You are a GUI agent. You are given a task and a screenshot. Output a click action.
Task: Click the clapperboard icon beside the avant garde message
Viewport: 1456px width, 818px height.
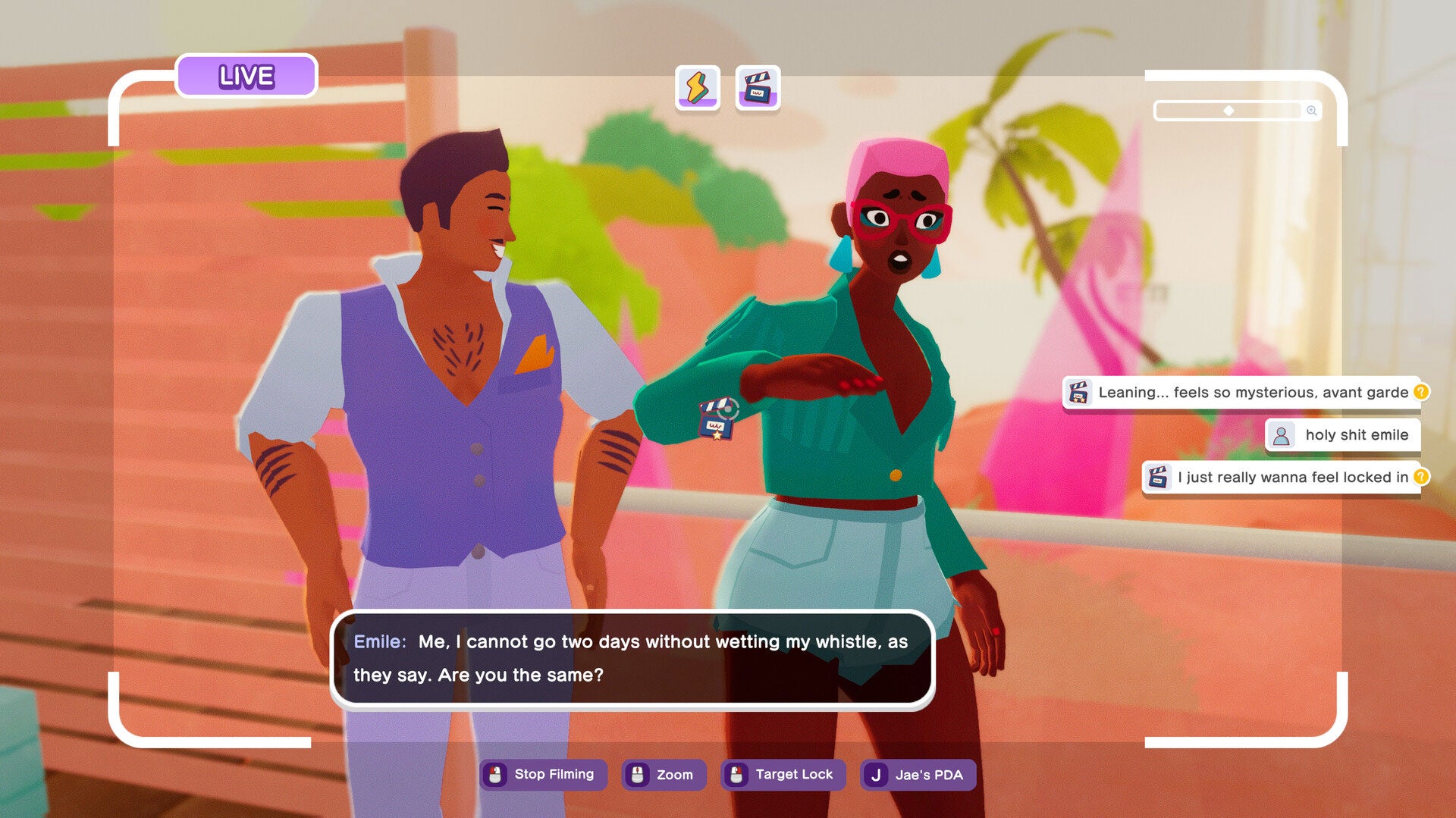pos(1078,393)
